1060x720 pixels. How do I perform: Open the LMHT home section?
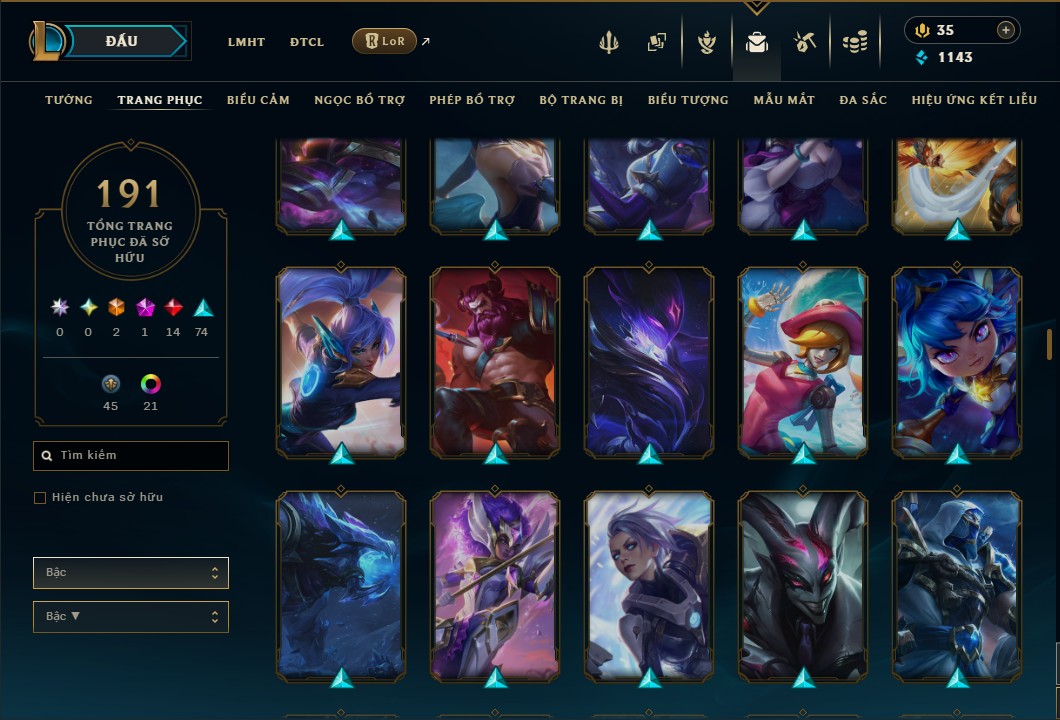pyautogui.click(x=246, y=42)
